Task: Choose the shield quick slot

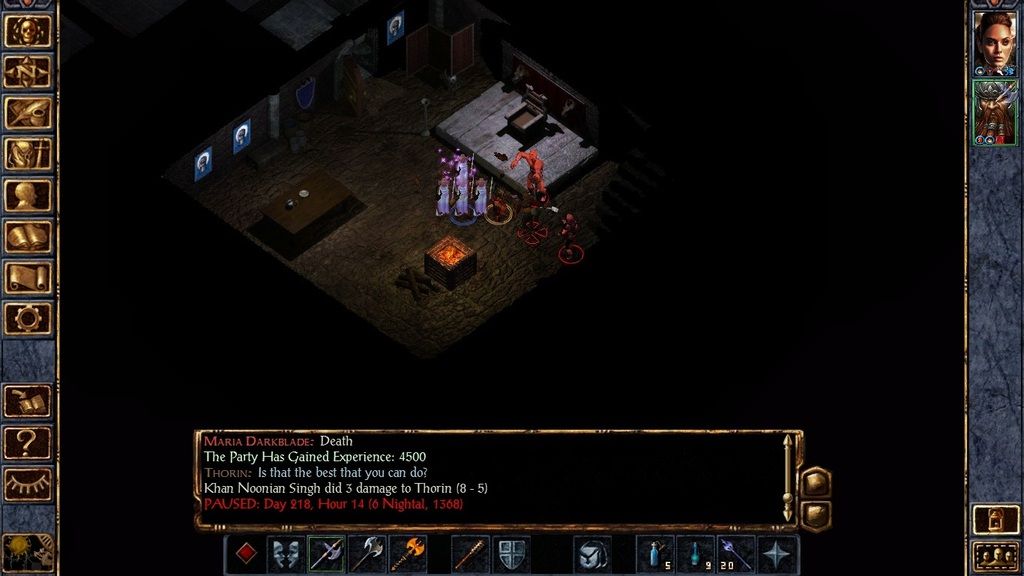Action: 511,554
